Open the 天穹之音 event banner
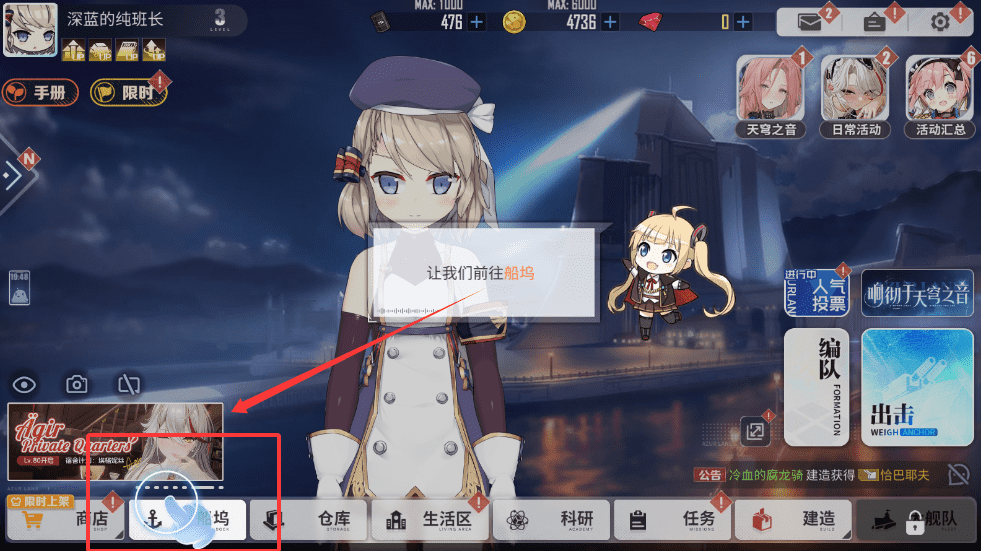981x551 pixels. (x=771, y=96)
